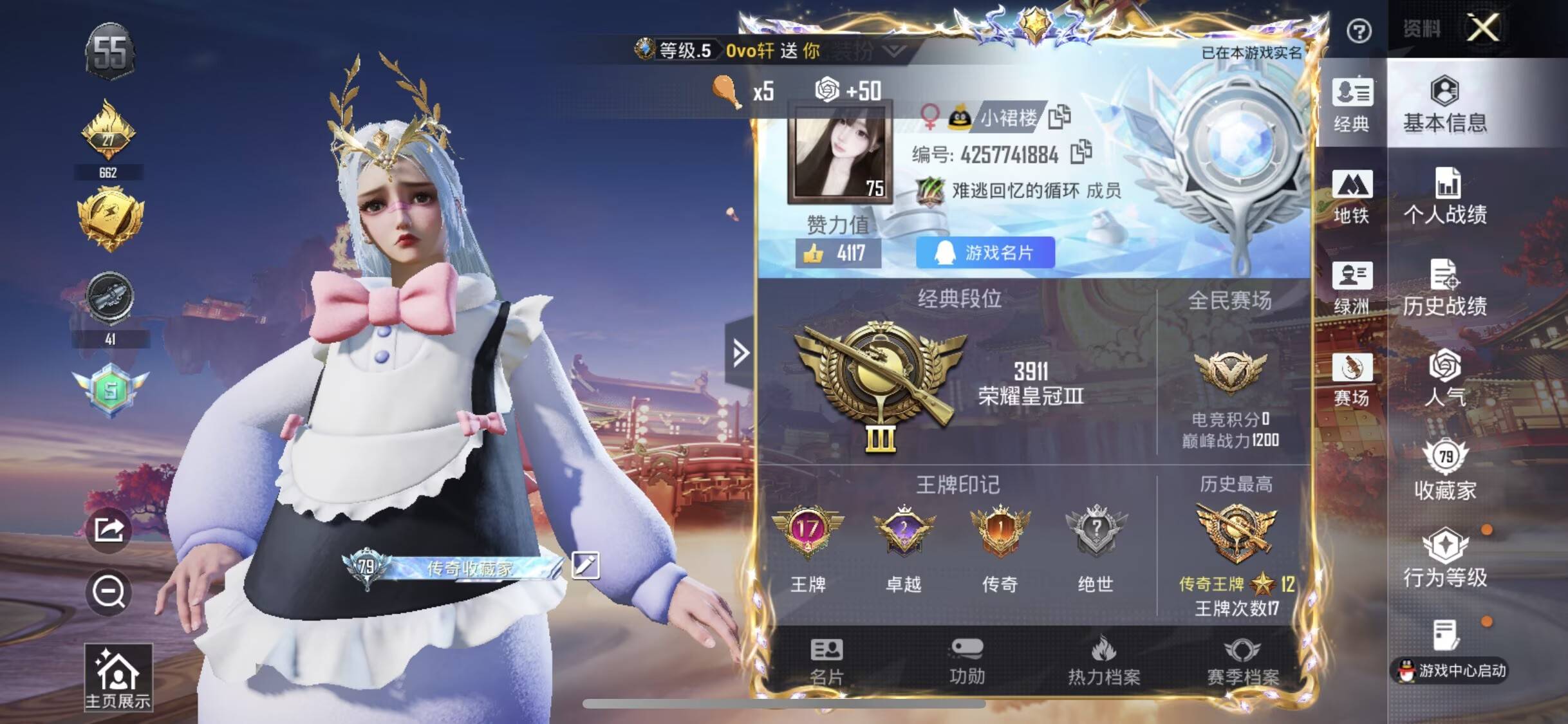
Task: Open 个人战绩 personal stats
Action: [1444, 196]
